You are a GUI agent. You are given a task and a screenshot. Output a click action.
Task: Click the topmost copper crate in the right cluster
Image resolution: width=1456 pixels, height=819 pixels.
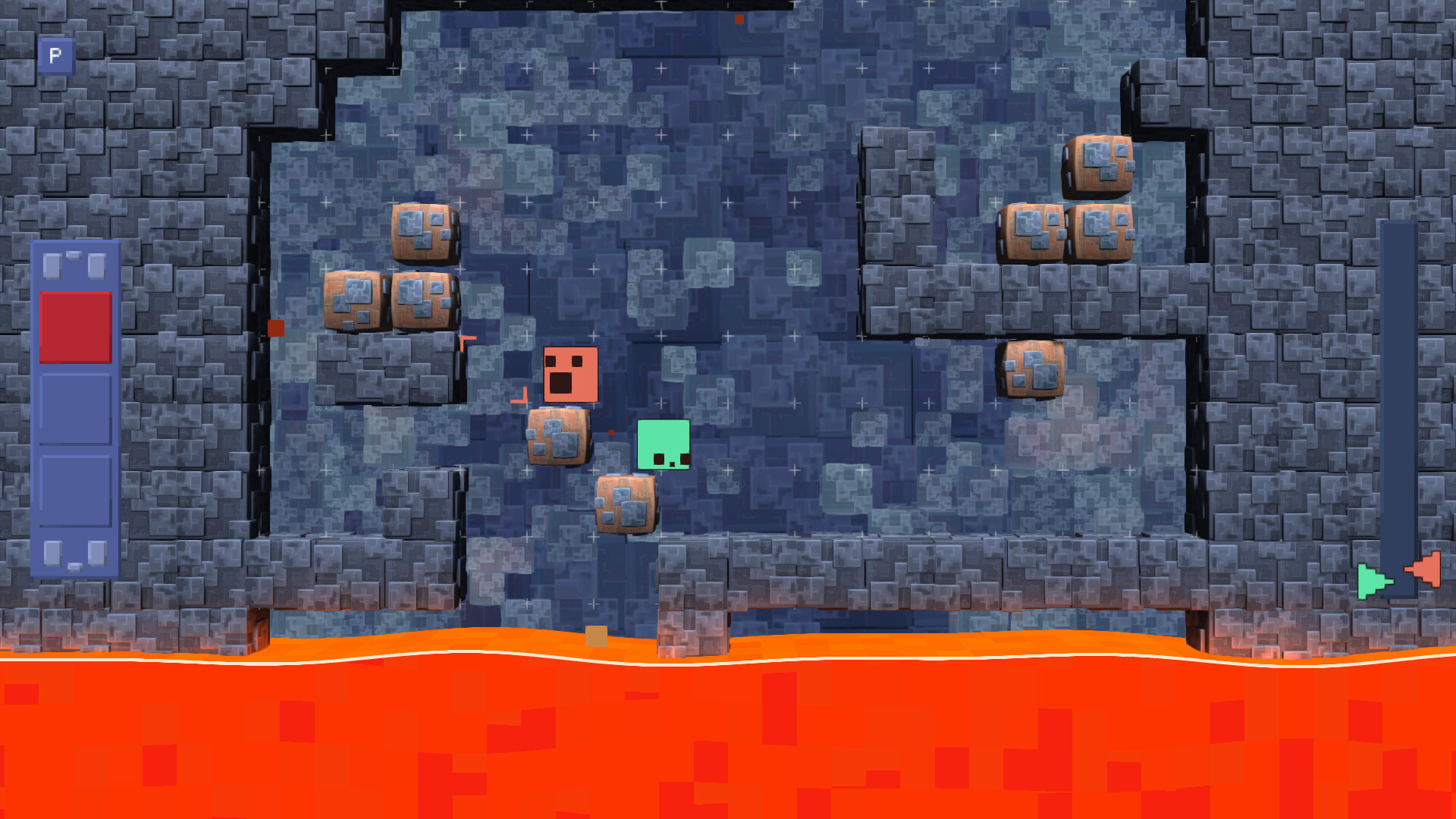point(1097,165)
